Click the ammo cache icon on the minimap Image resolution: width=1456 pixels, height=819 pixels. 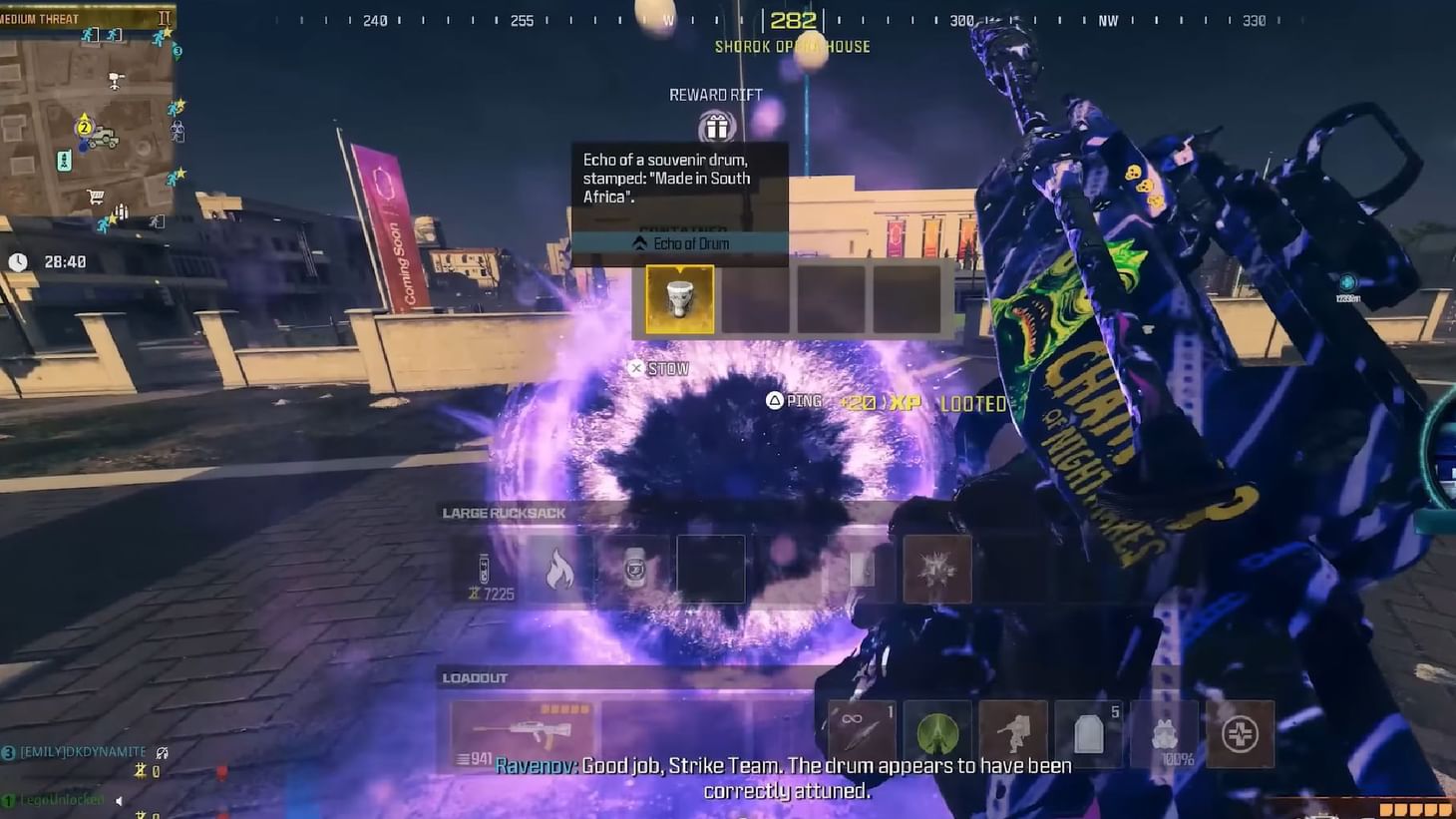click(x=121, y=210)
